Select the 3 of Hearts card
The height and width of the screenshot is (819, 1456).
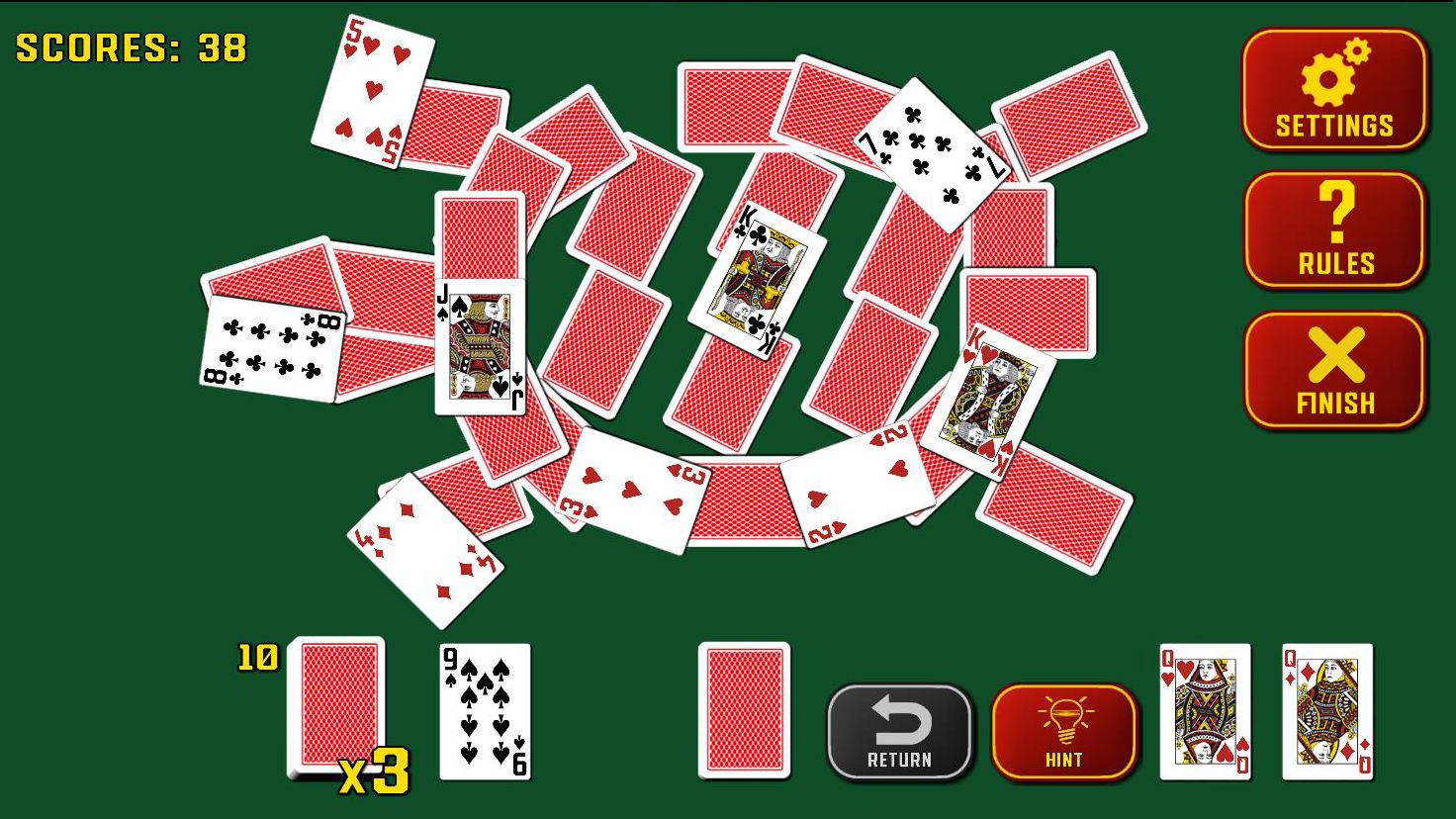tap(628, 490)
